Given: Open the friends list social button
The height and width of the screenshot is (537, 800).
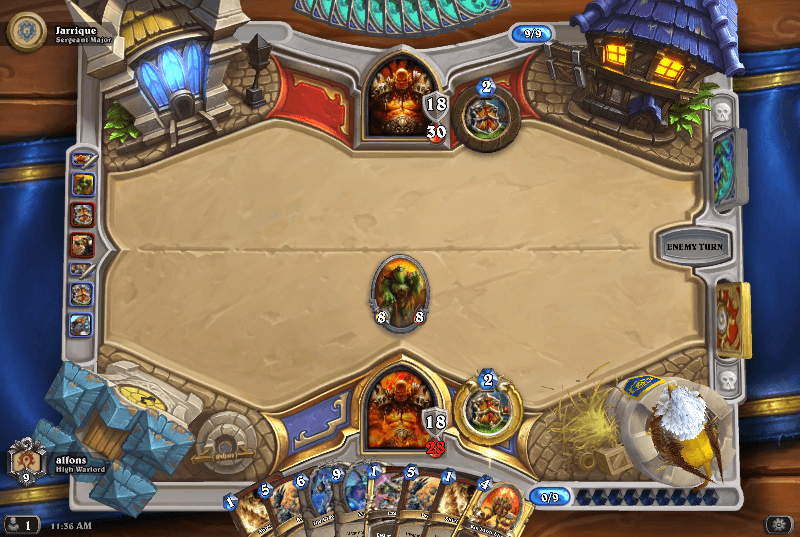Looking at the screenshot, I should pyautogui.click(x=21, y=524).
